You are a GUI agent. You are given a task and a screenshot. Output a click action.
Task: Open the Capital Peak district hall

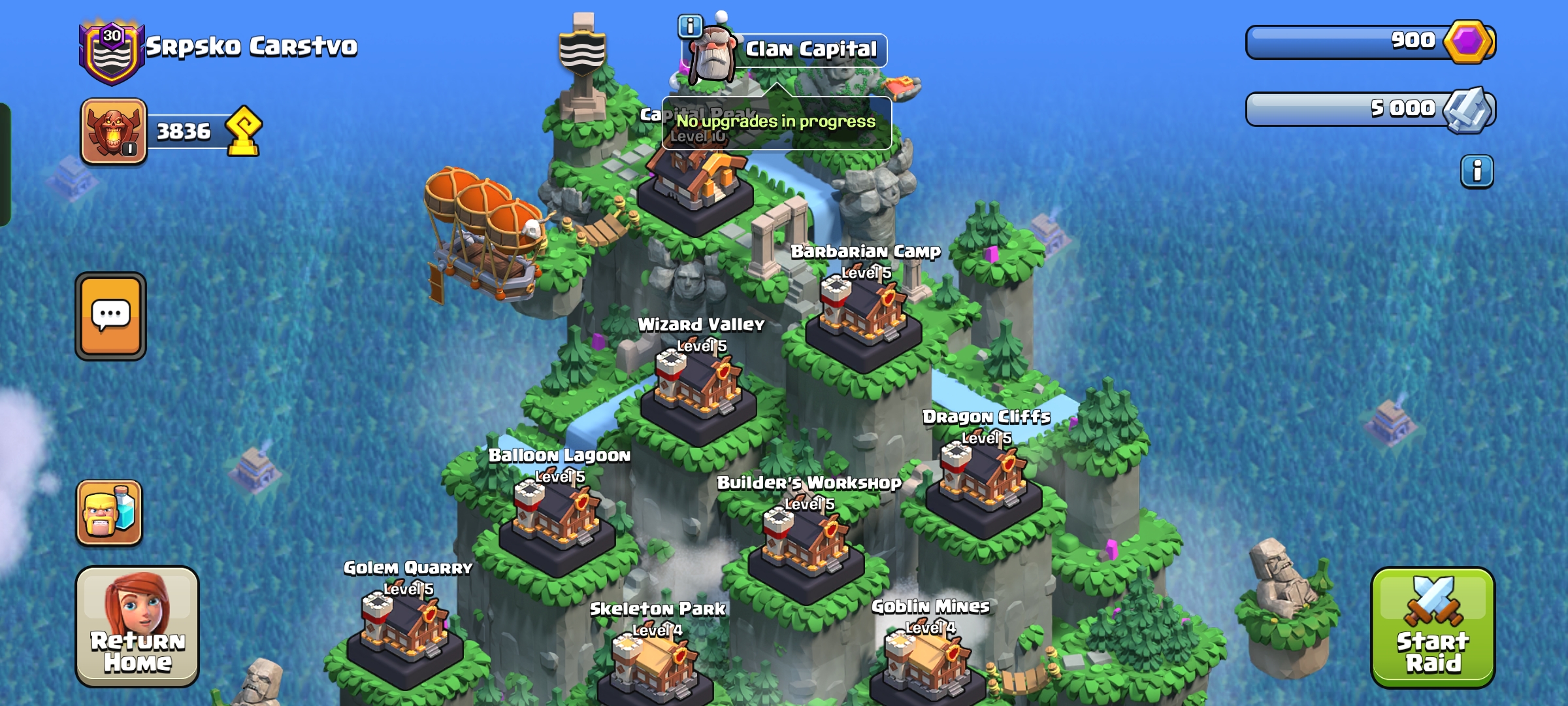pyautogui.click(x=695, y=183)
